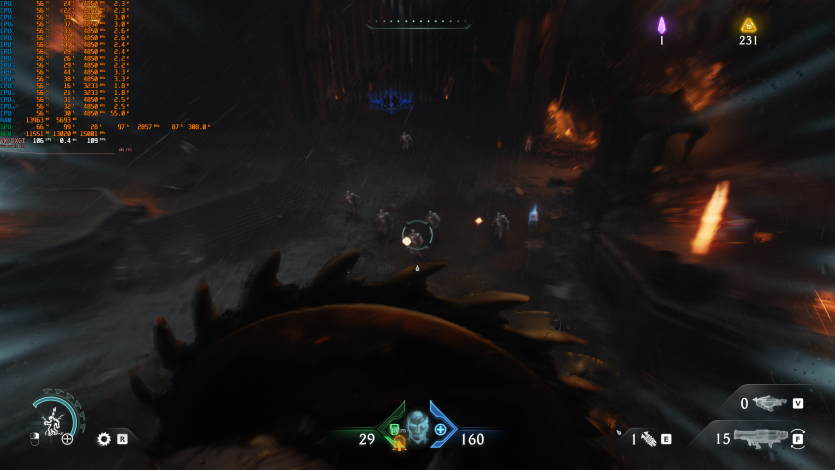Activate the spiked shield saw icon
The width and height of the screenshot is (835, 470).
pyautogui.click(x=104, y=438)
